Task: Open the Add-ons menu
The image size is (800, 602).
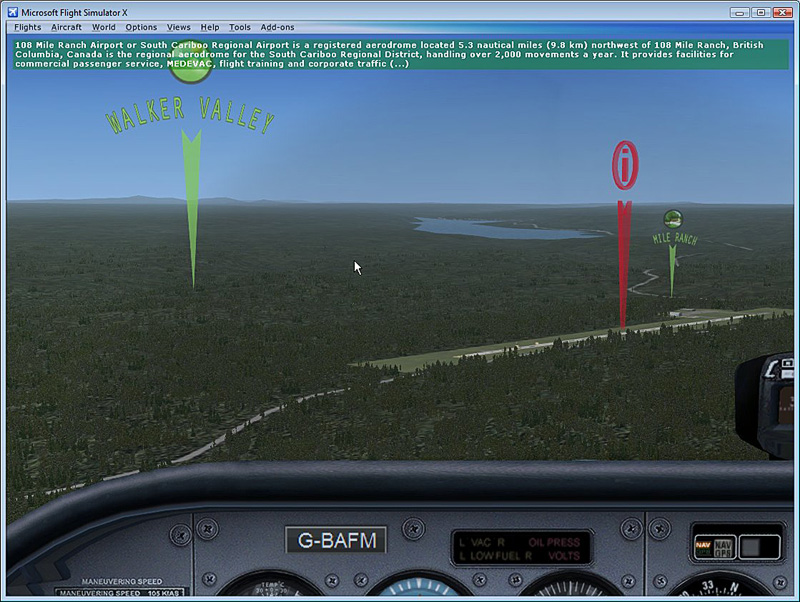Action: 277,27
